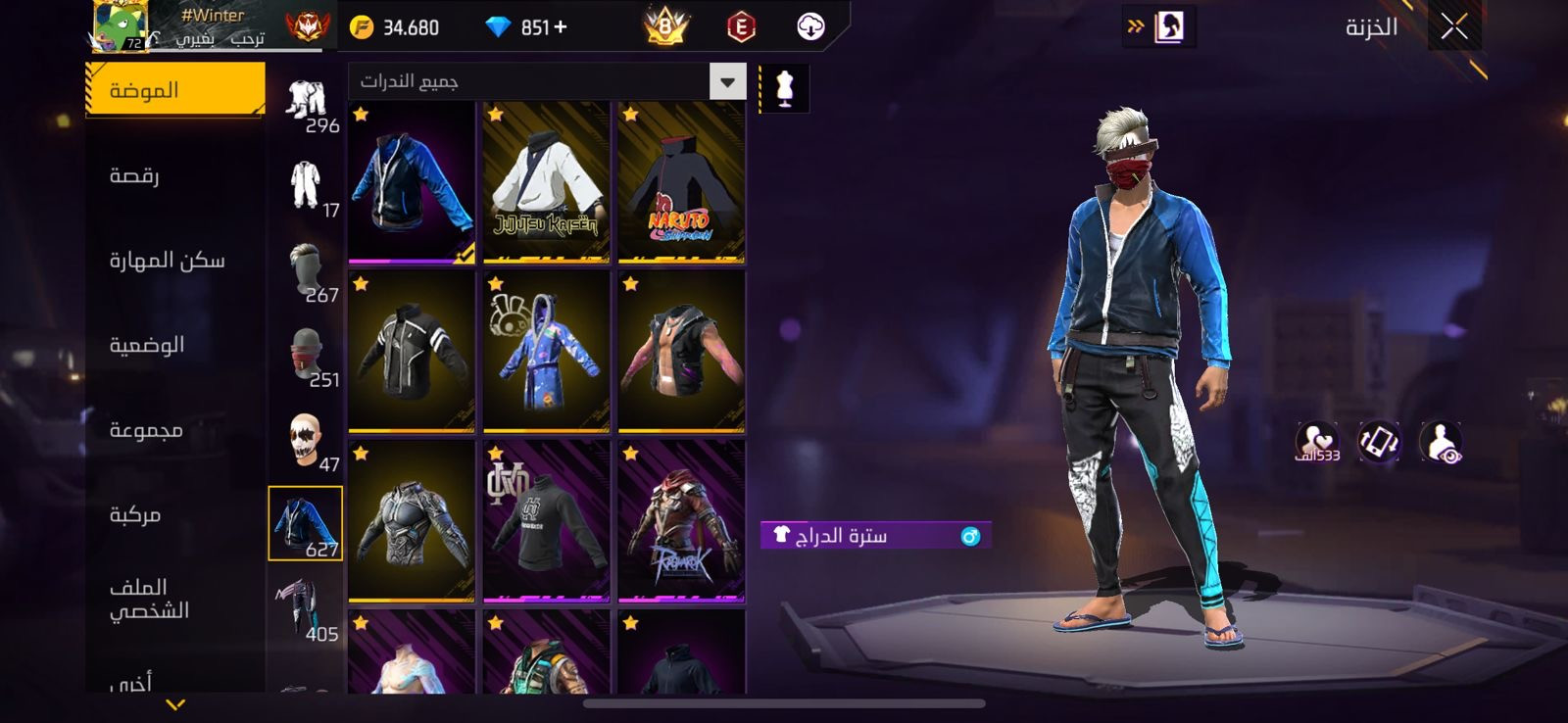Image resolution: width=1568 pixels, height=723 pixels.
Task: Switch to the رقصة emote tab
Action: [x=174, y=175]
